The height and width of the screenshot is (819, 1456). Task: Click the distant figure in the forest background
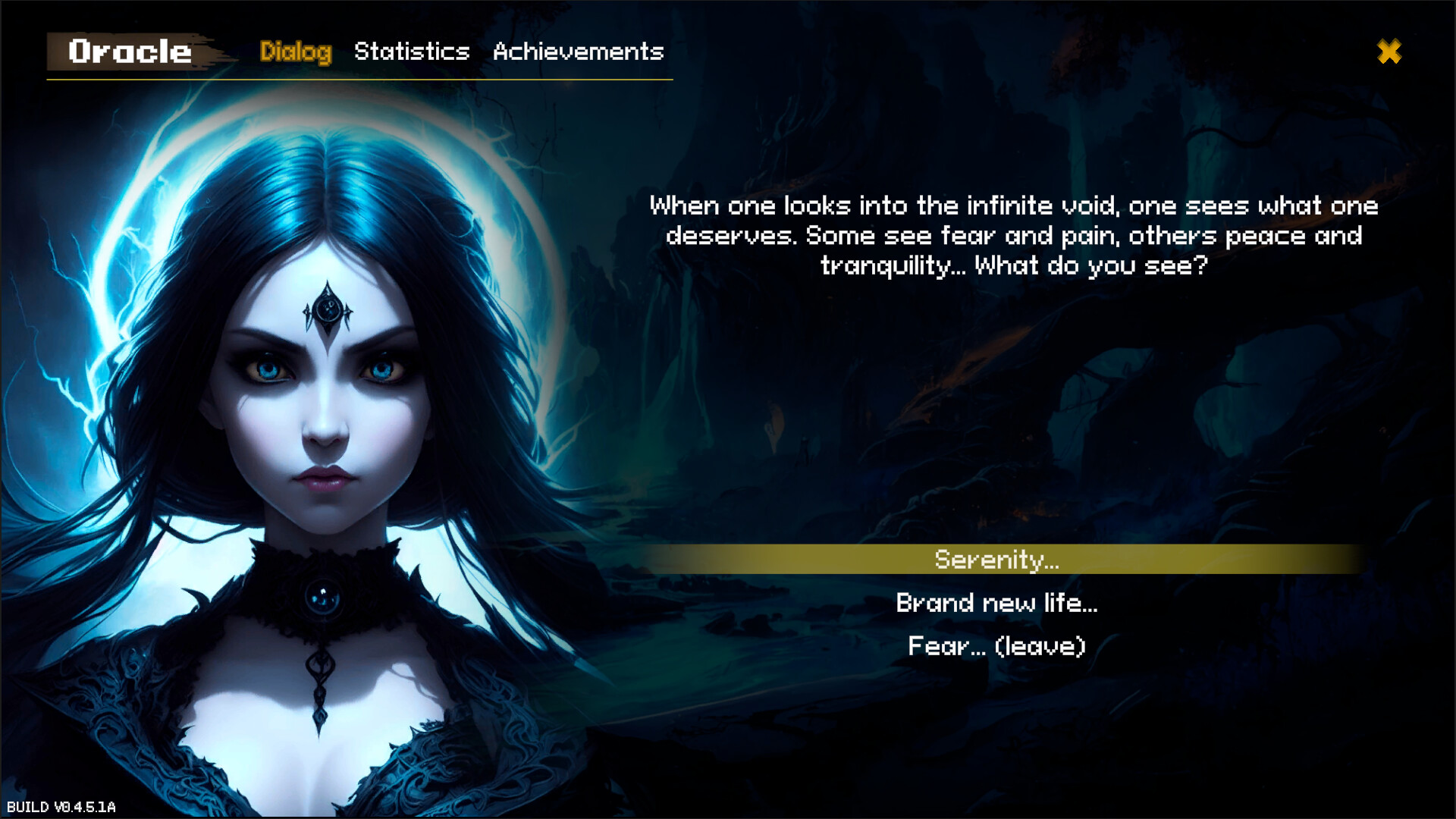tap(805, 449)
